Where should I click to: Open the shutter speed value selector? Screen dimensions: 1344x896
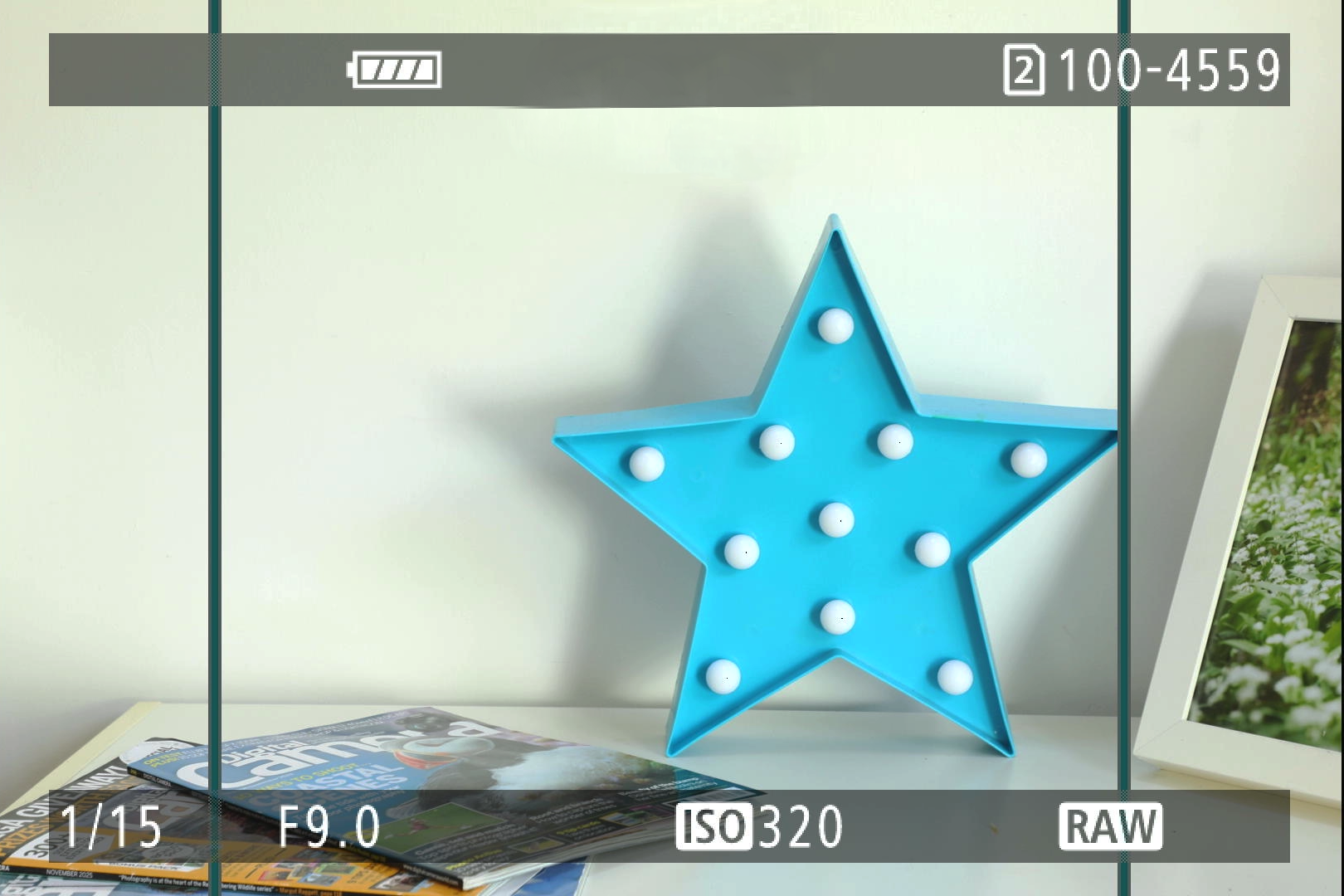112,826
